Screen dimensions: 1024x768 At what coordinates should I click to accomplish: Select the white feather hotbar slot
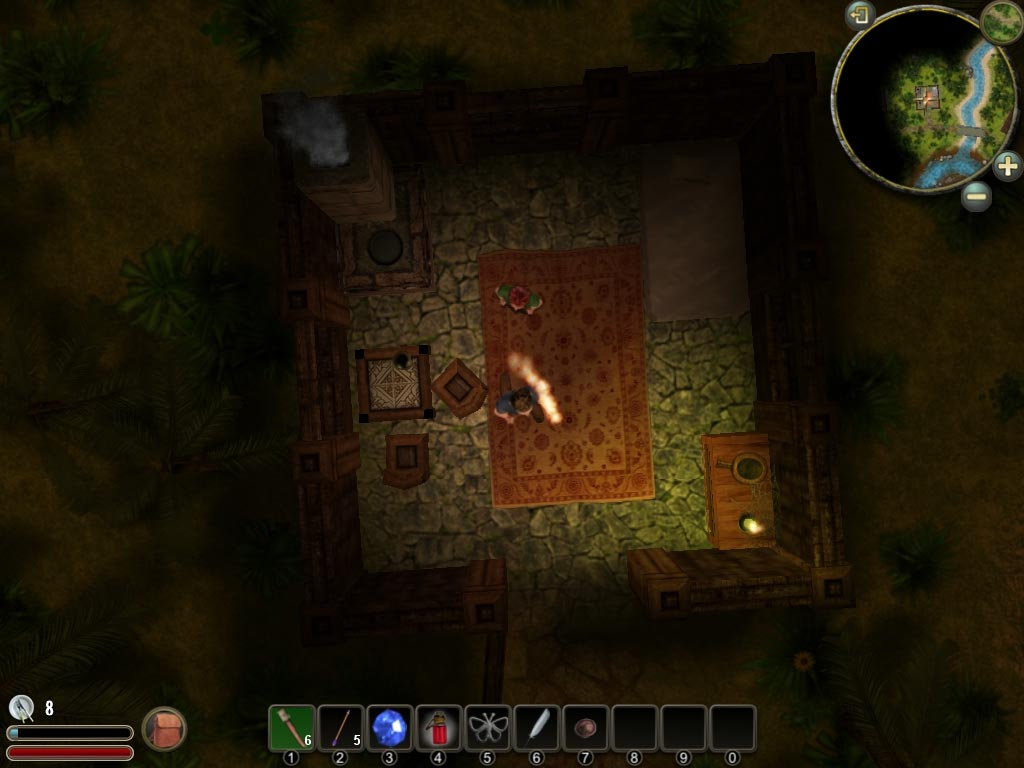(x=536, y=727)
